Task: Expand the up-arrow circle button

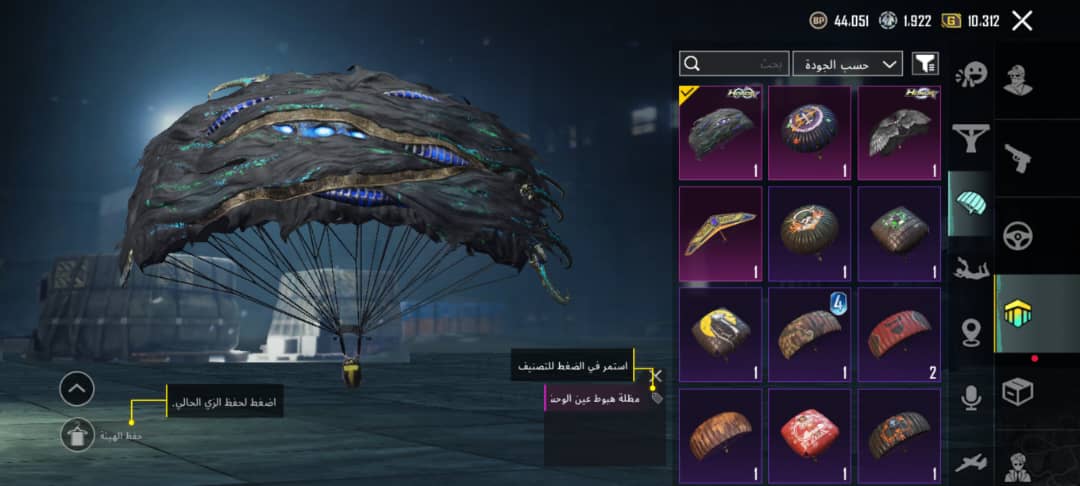Action: click(x=77, y=388)
